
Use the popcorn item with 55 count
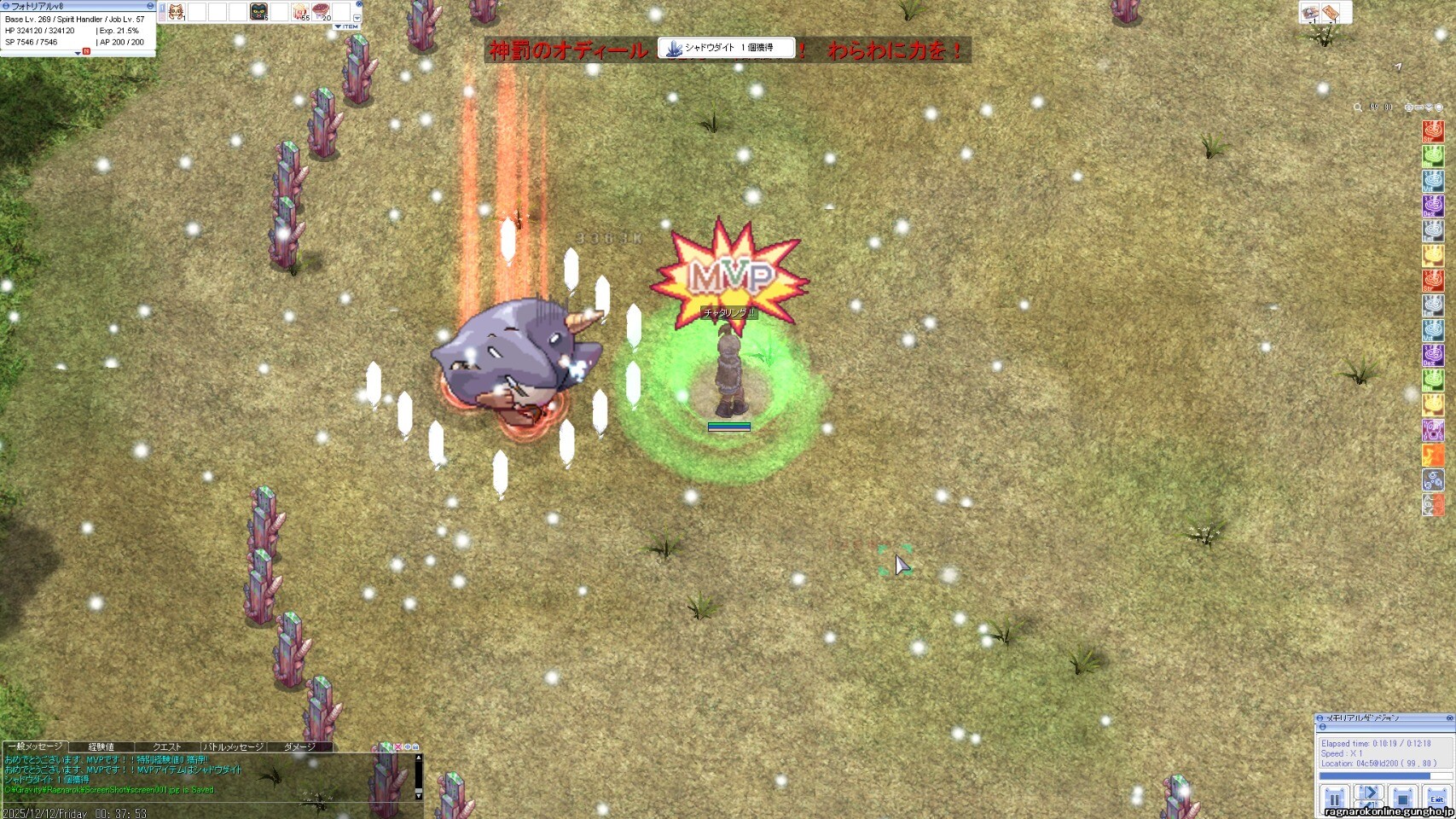(300, 12)
